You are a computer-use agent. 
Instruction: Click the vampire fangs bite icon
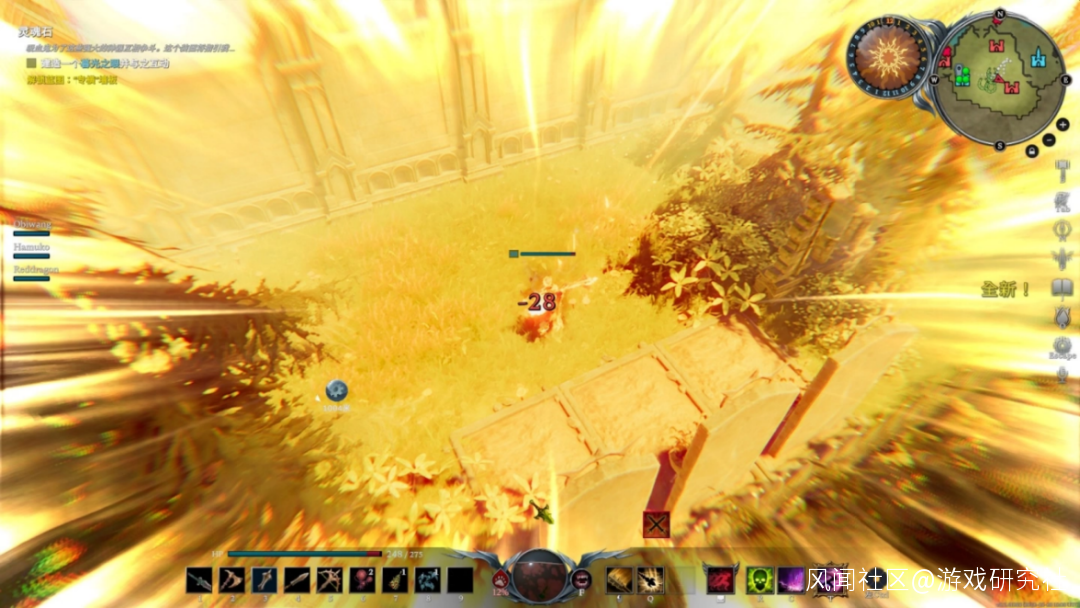click(x=581, y=579)
